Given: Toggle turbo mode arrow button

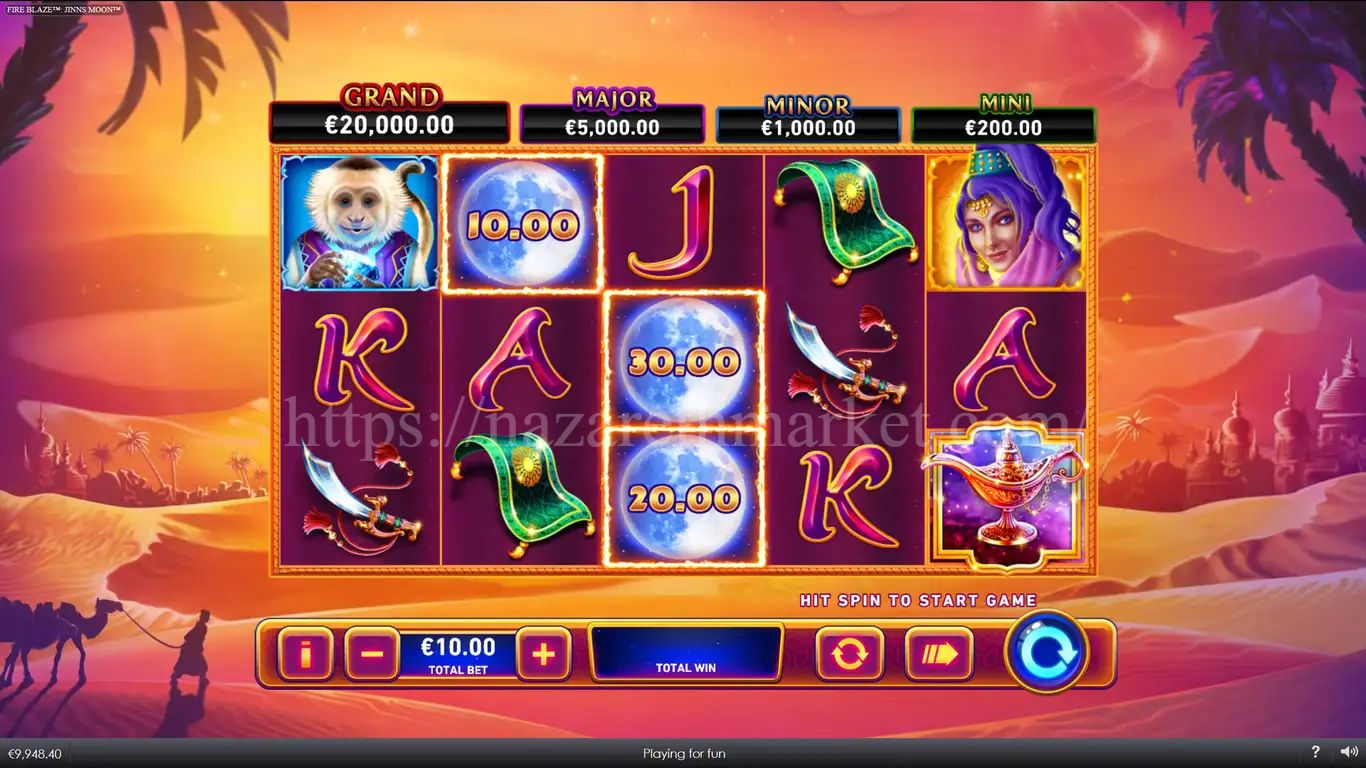Looking at the screenshot, I should click(938, 654).
